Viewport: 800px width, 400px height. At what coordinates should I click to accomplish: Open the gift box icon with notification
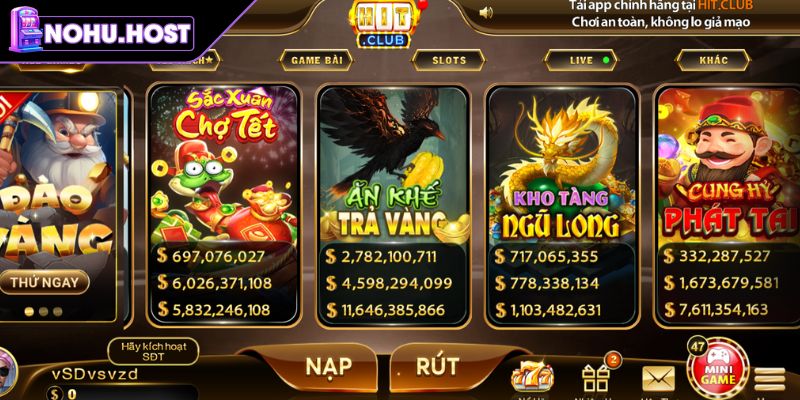coord(596,376)
